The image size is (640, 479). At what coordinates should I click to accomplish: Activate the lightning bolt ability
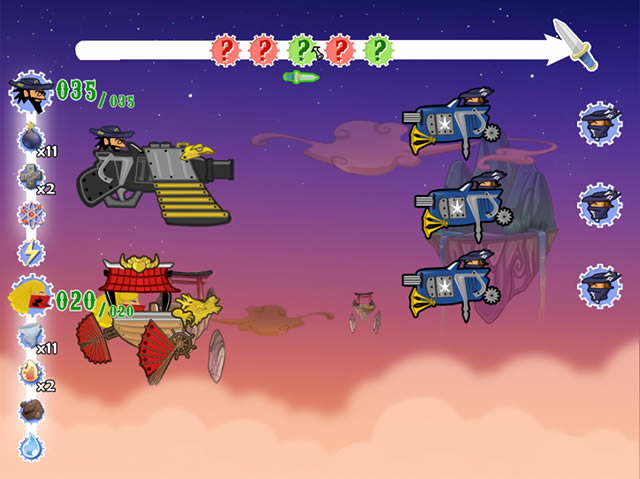click(x=31, y=252)
